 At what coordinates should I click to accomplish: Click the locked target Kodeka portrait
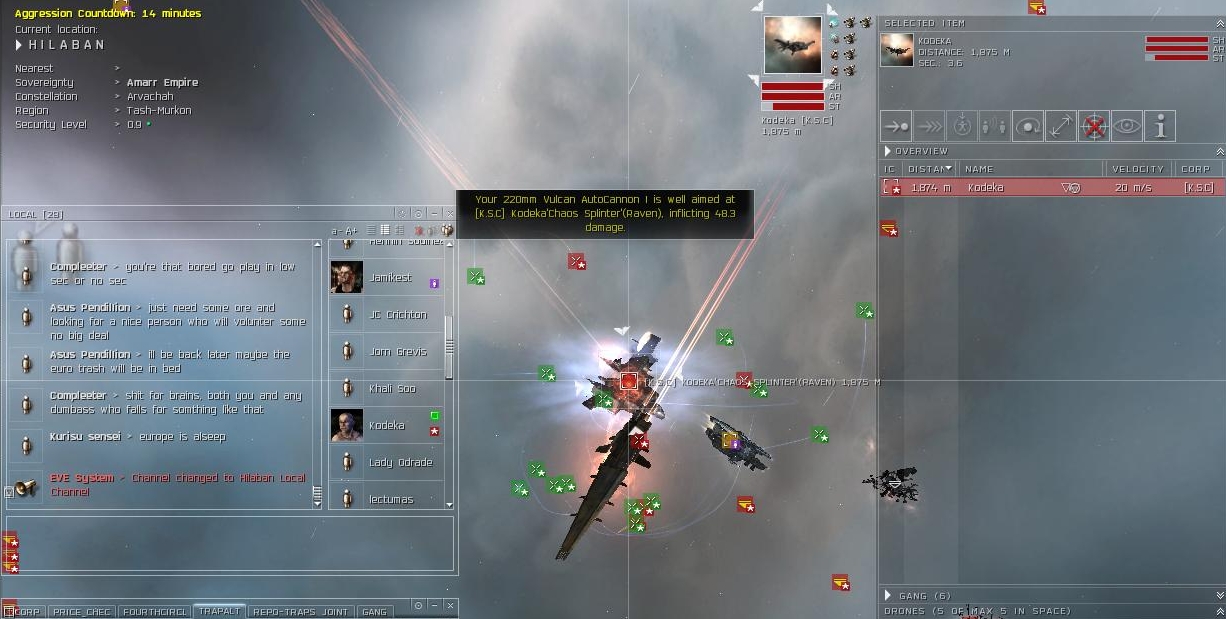pos(792,45)
